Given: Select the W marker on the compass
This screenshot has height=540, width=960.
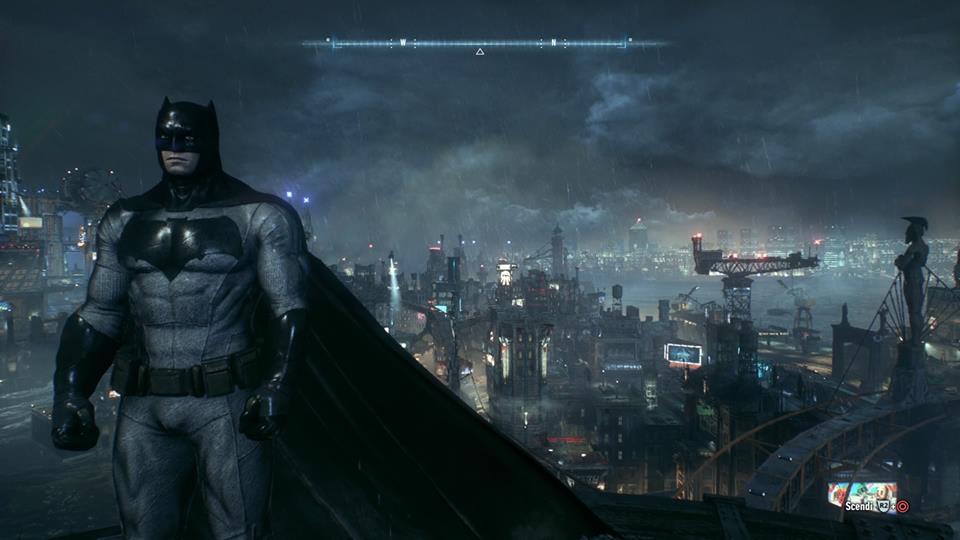Looking at the screenshot, I should coord(403,43).
